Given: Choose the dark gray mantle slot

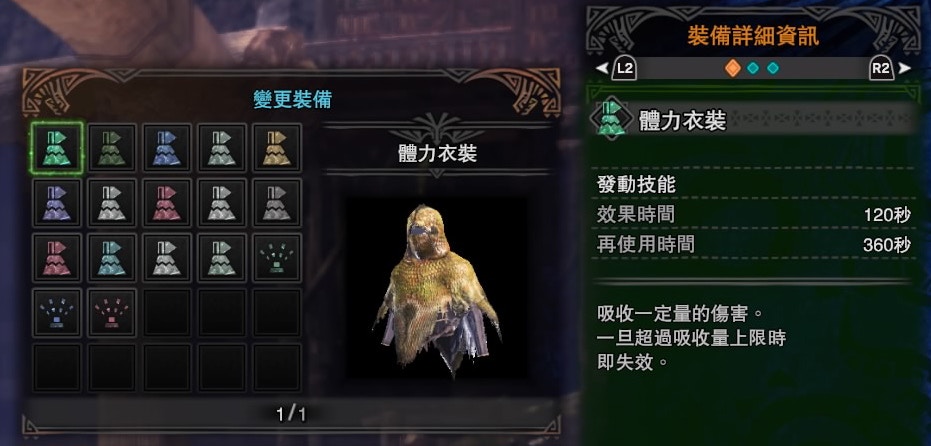Looking at the screenshot, I should tap(277, 203).
